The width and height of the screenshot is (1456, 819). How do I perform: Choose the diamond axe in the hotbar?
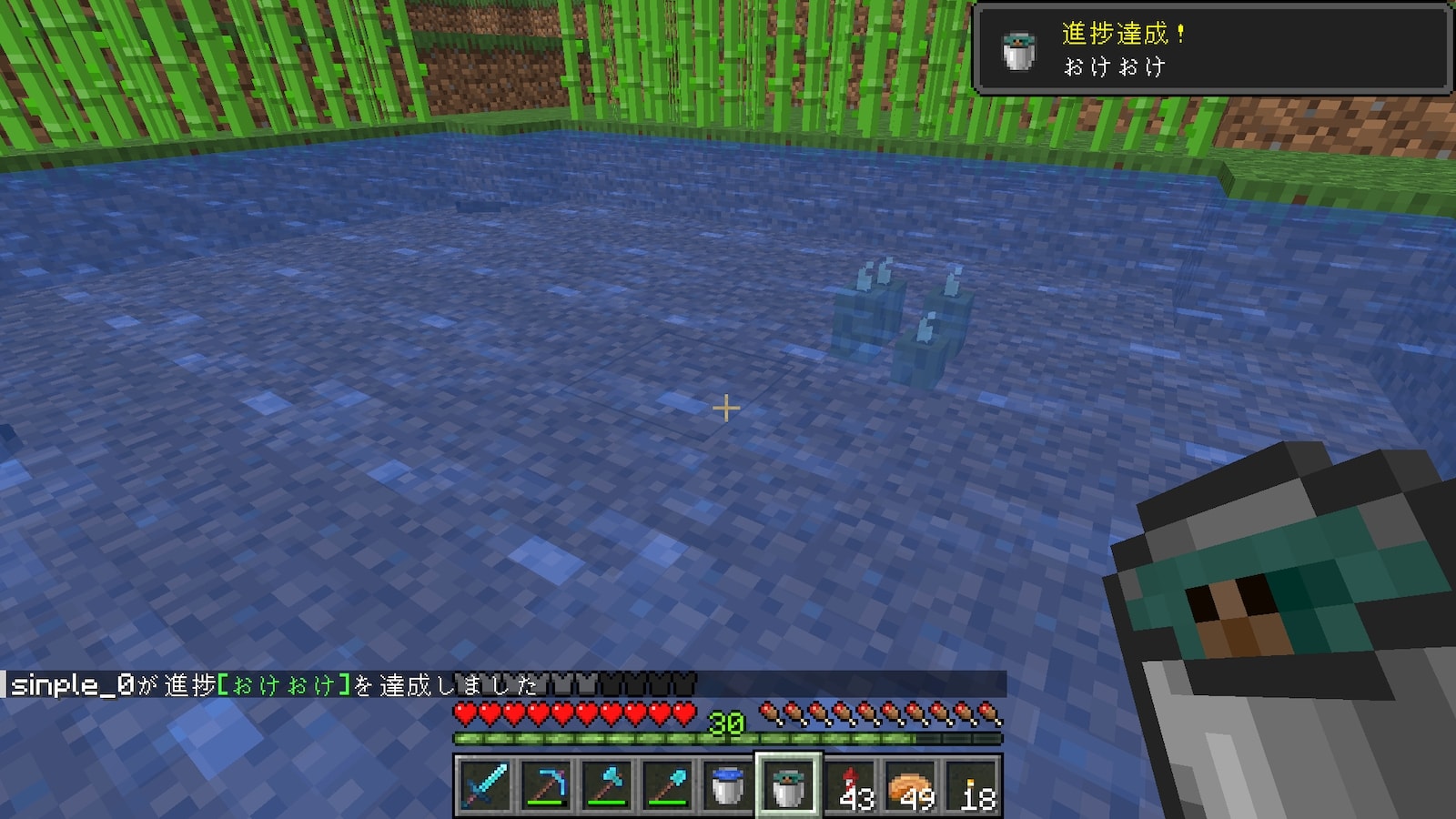[x=606, y=786]
